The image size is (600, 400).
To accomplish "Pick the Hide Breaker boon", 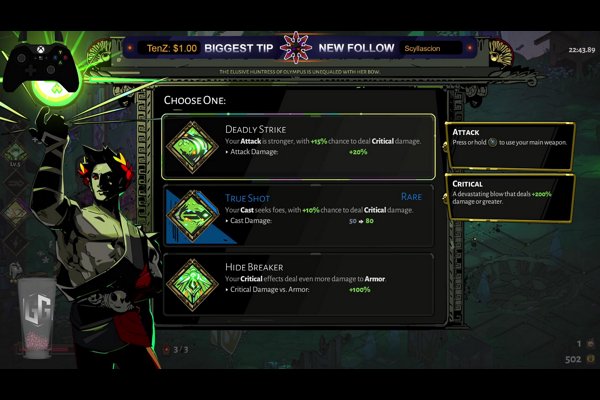I will point(299,284).
